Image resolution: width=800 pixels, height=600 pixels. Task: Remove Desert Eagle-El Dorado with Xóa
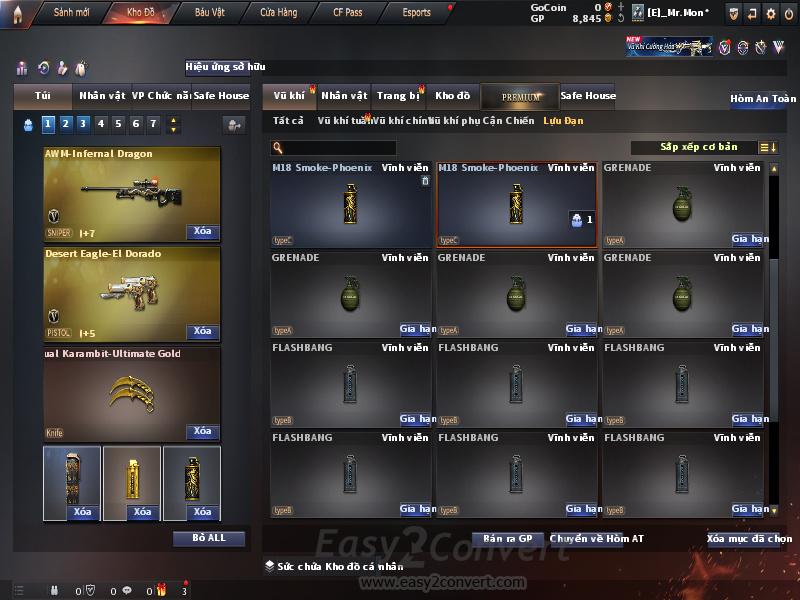[202, 332]
